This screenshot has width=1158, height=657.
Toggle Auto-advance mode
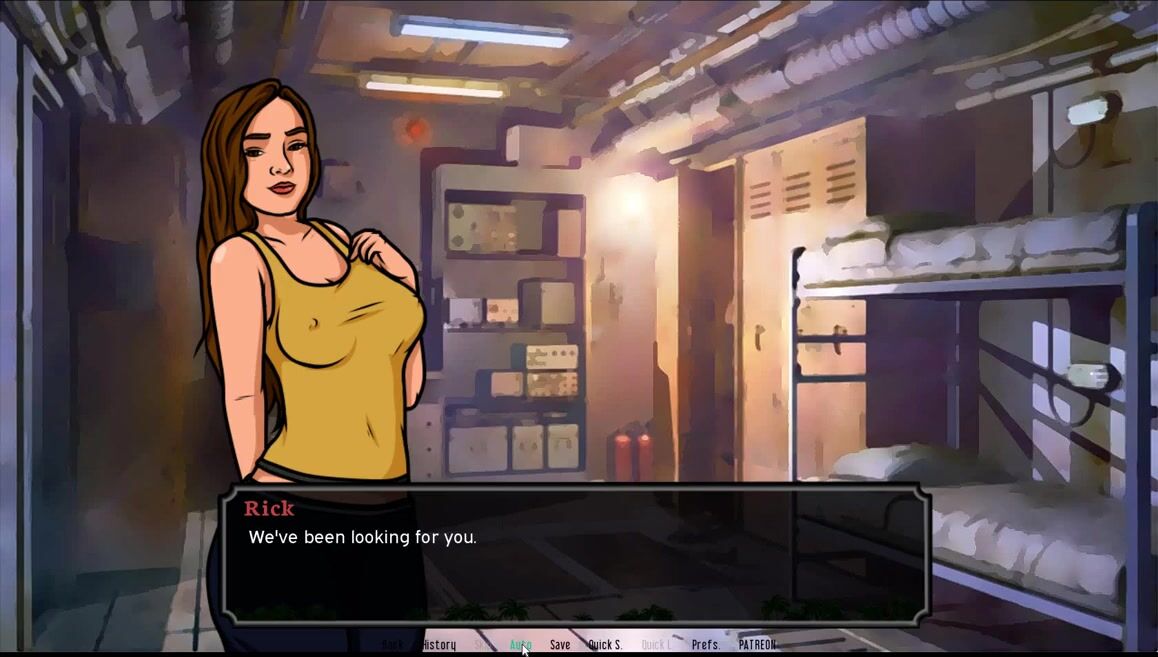pyautogui.click(x=520, y=645)
